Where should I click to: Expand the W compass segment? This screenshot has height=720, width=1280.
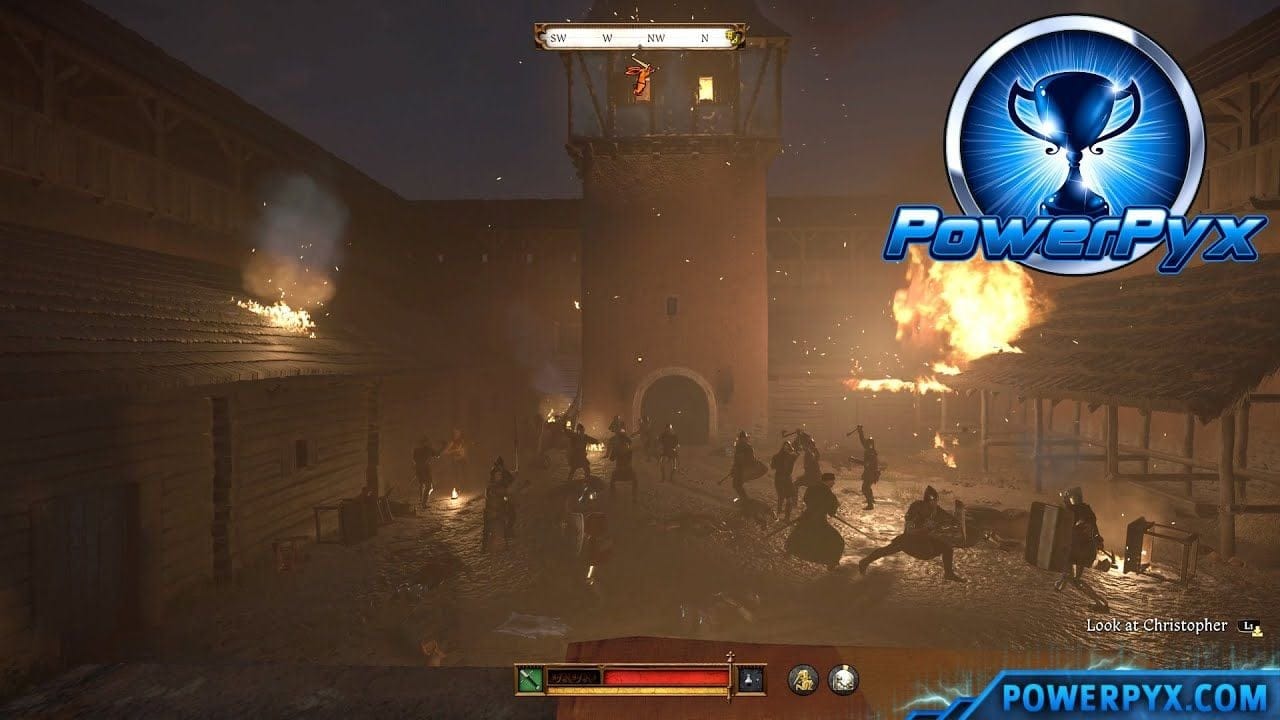607,38
